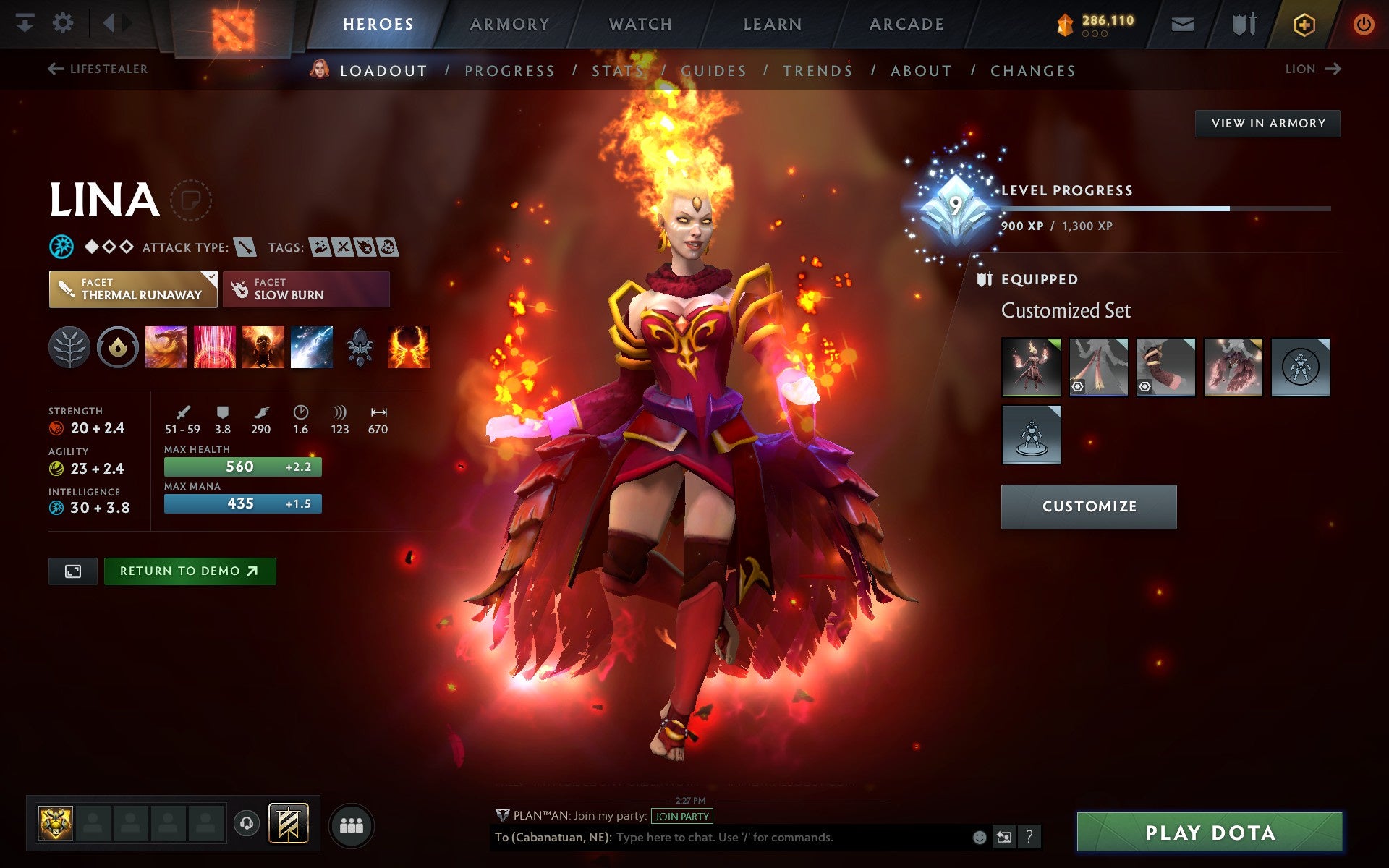This screenshot has height=868, width=1389.
Task: Open the Light Strike Array ability icon
Action: pyautogui.click(x=213, y=347)
